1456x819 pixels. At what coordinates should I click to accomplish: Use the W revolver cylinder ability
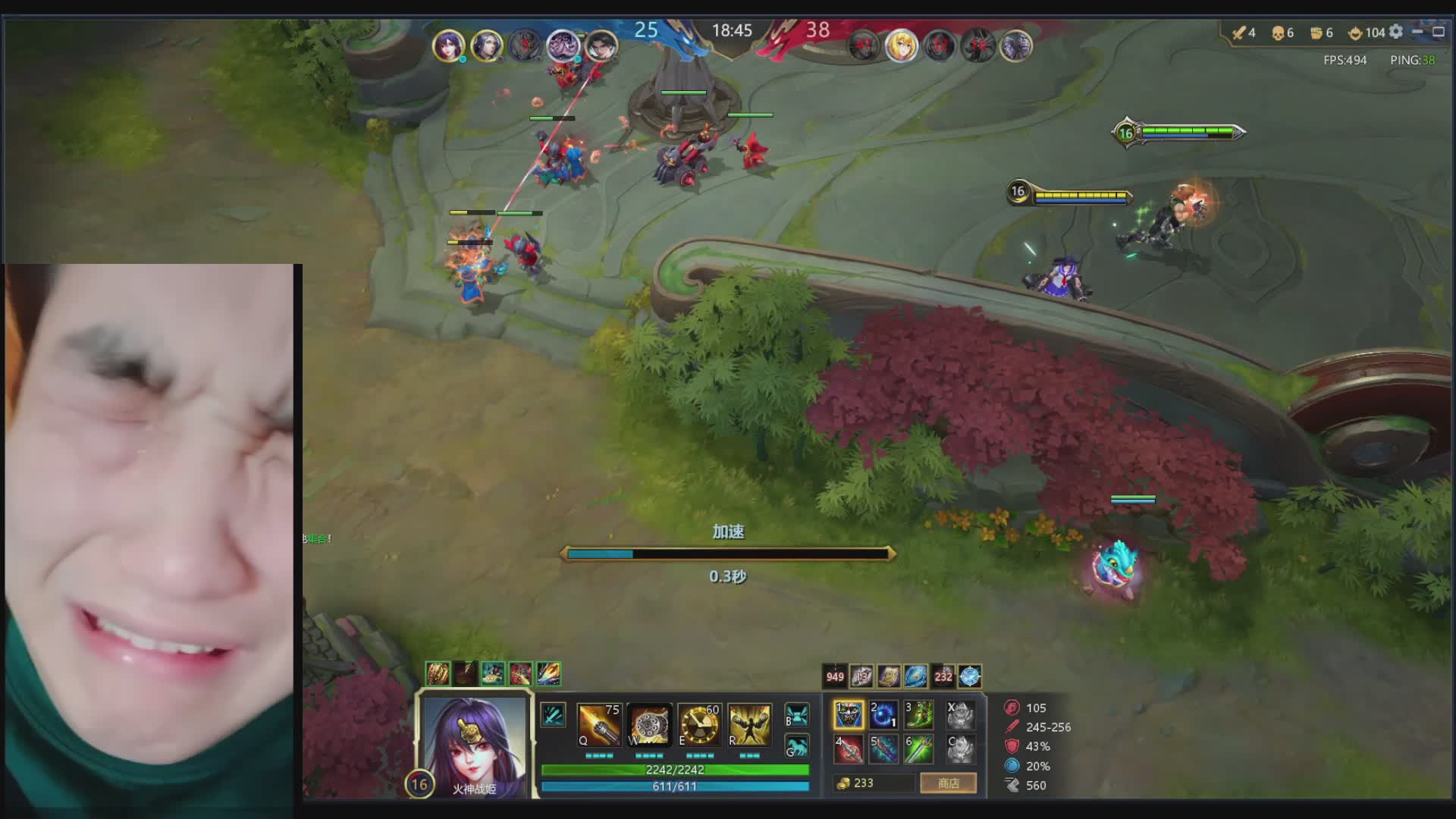pyautogui.click(x=649, y=725)
